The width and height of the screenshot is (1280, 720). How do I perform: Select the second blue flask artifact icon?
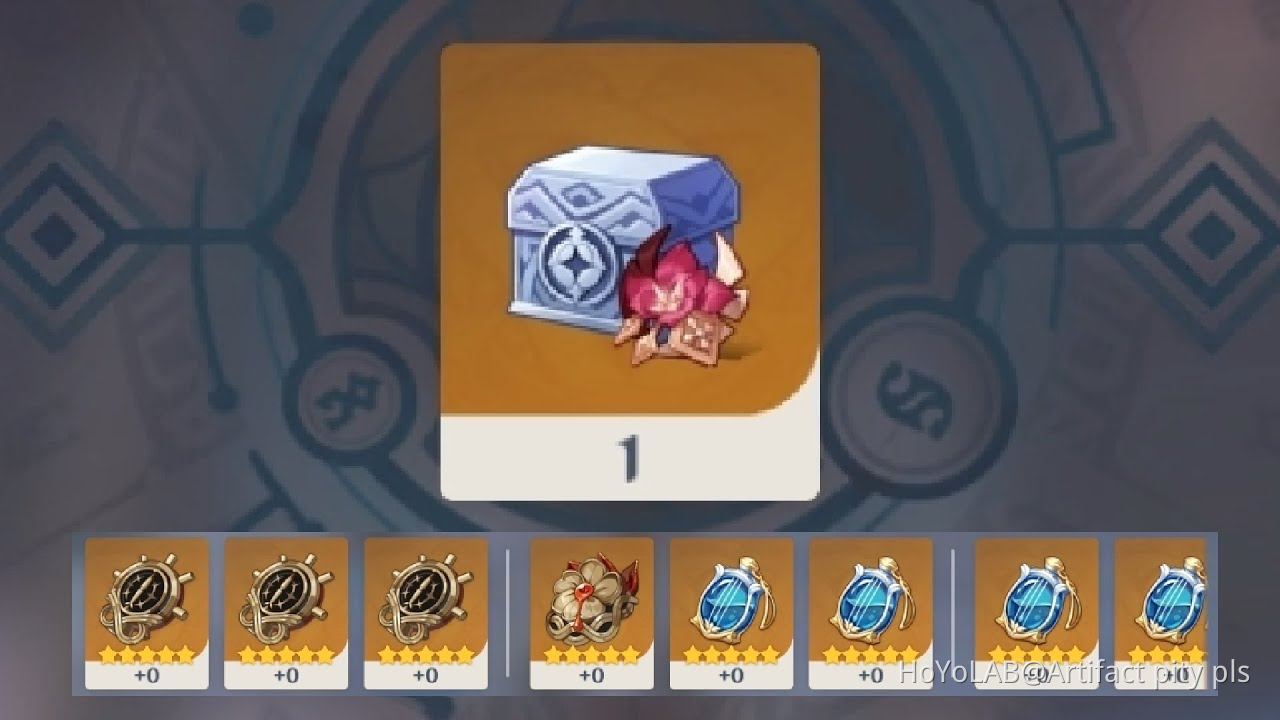(871, 600)
